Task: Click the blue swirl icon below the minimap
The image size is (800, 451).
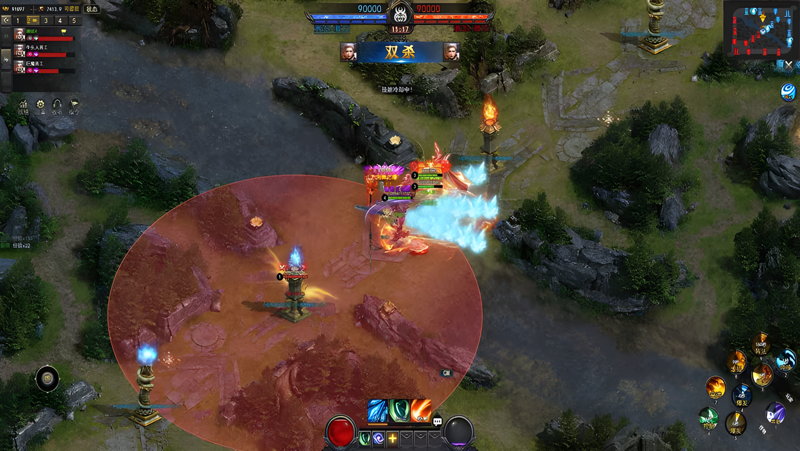Action: (788, 92)
